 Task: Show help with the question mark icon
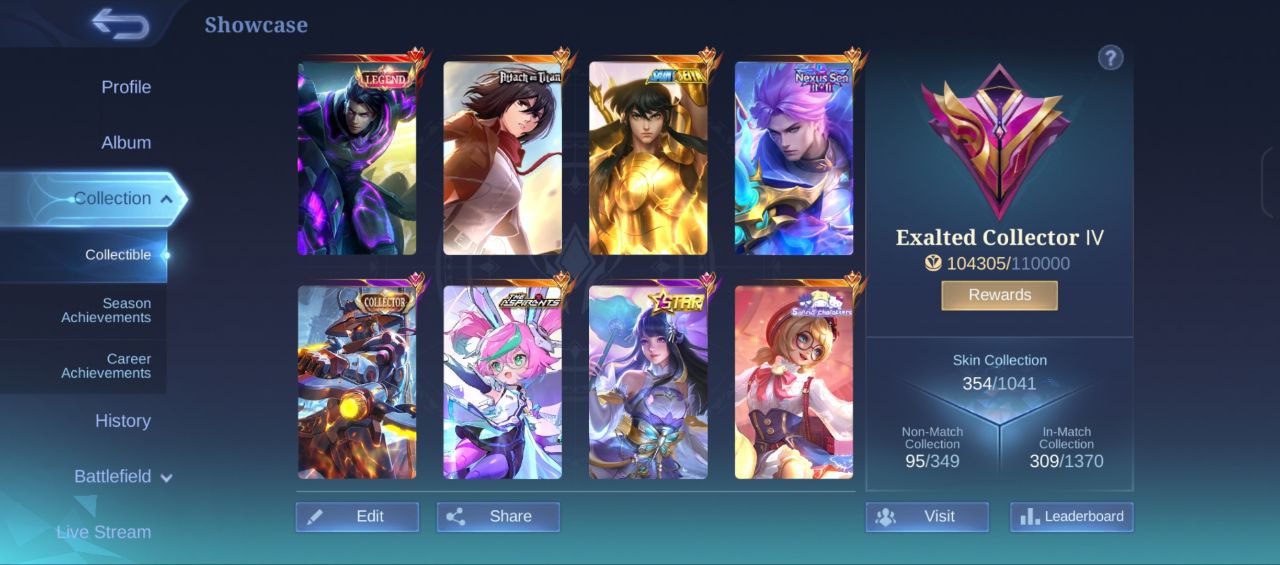1110,58
